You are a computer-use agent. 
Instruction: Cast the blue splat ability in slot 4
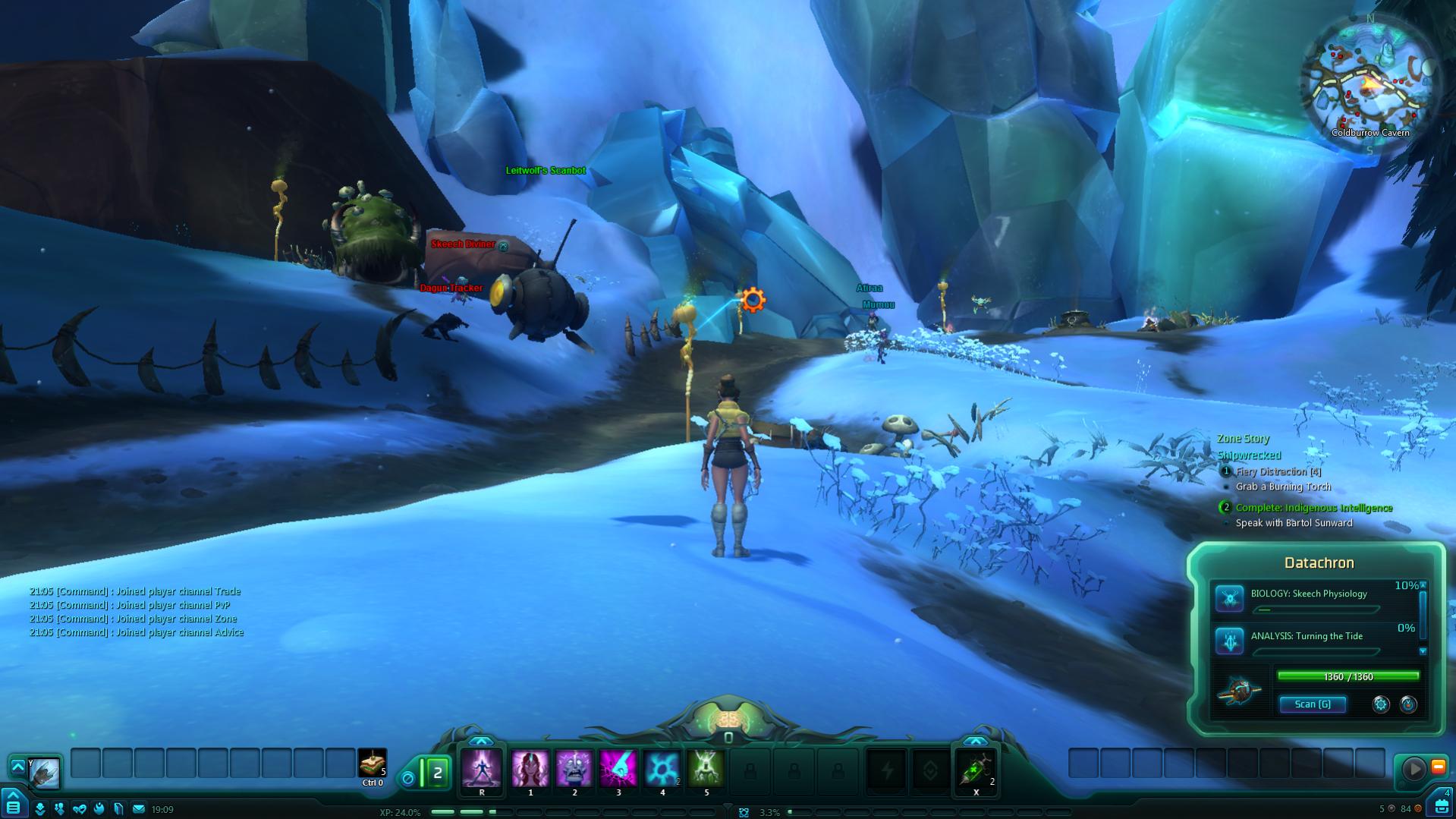[662, 769]
